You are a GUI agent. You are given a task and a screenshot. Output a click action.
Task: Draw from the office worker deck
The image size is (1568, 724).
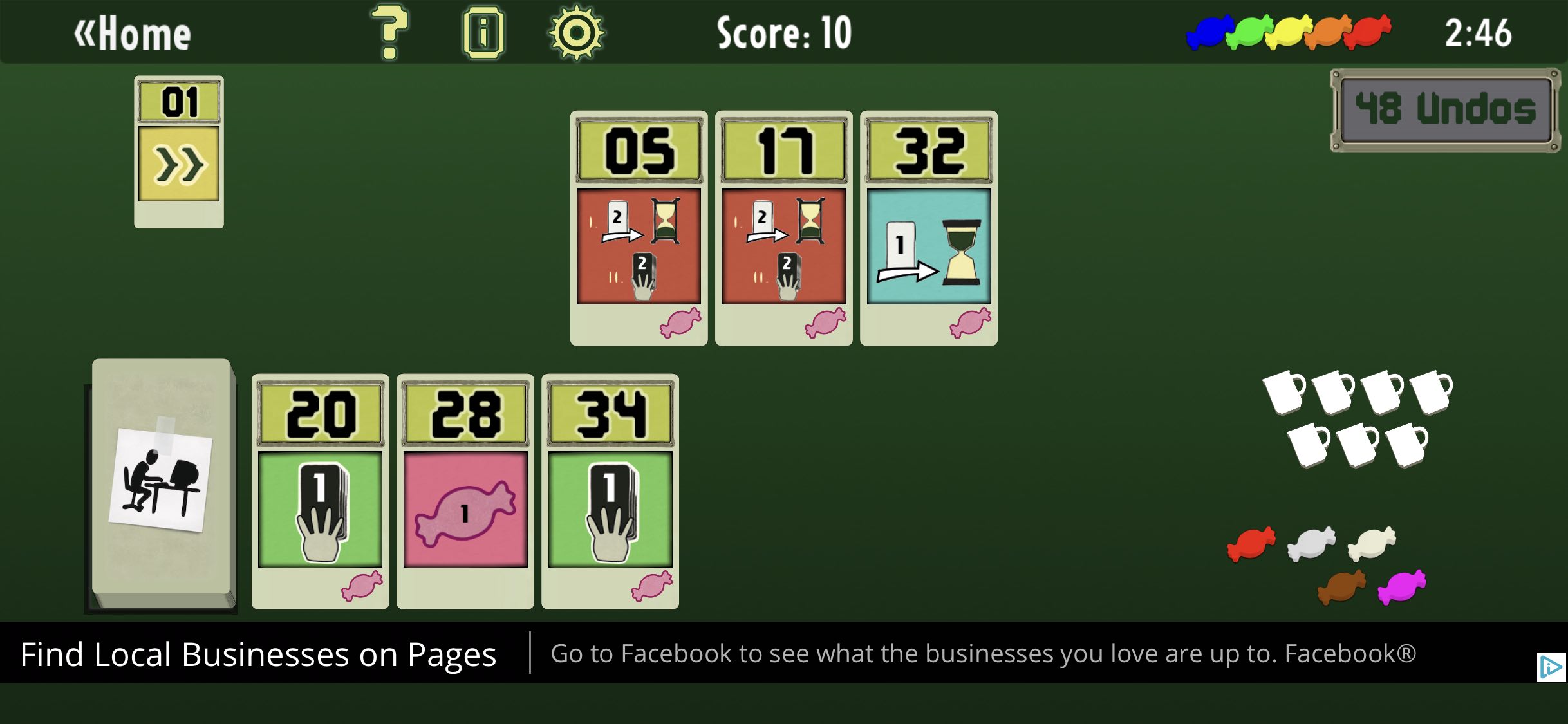click(x=163, y=481)
